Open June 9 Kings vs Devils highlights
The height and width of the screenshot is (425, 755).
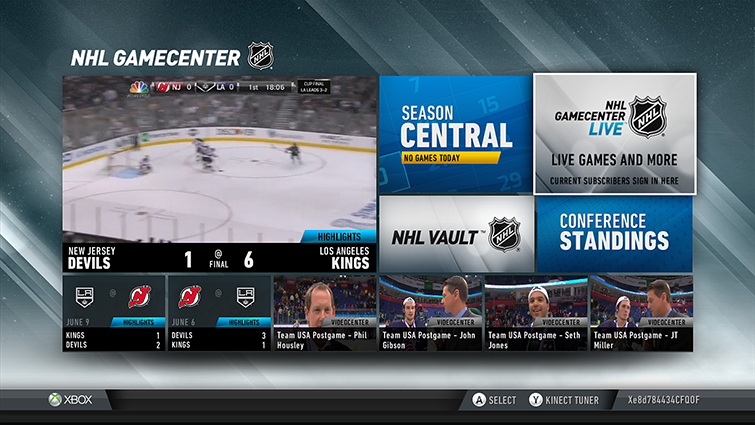115,313
